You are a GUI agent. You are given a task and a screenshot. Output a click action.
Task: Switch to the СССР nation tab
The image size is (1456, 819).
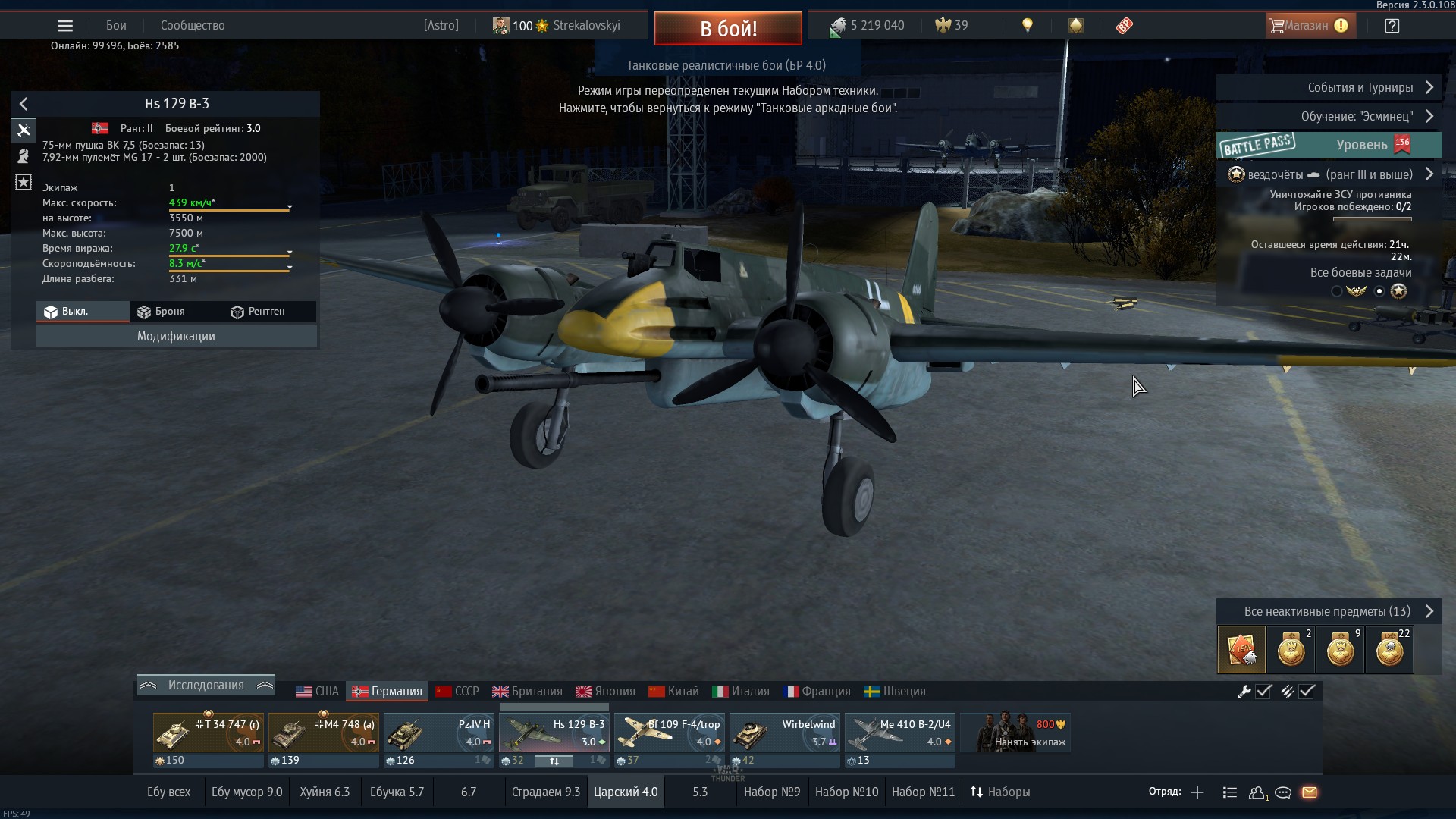pyautogui.click(x=457, y=692)
